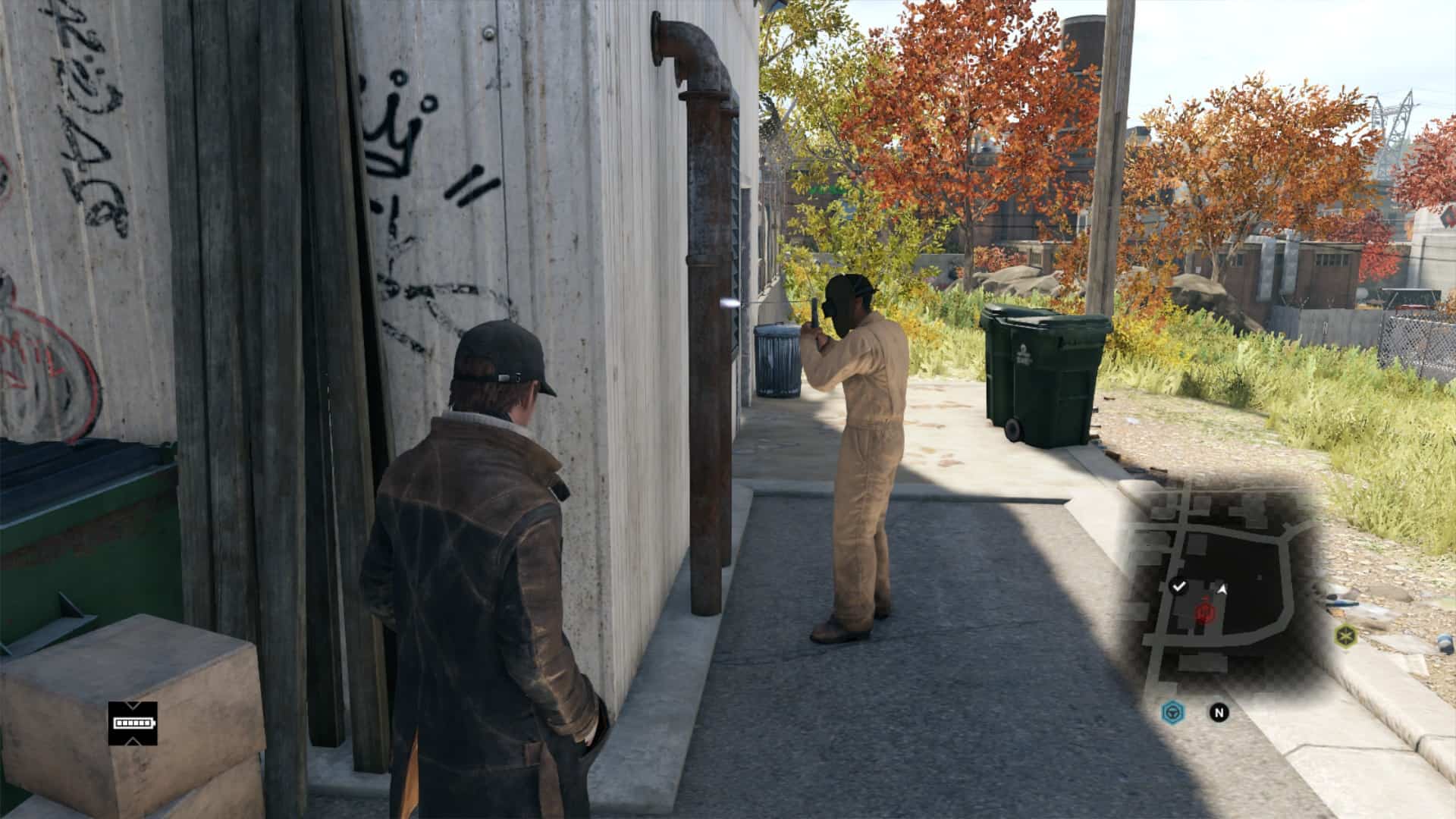Click the green hexagon marker beside the minimap
1456x819 pixels.
(1345, 635)
